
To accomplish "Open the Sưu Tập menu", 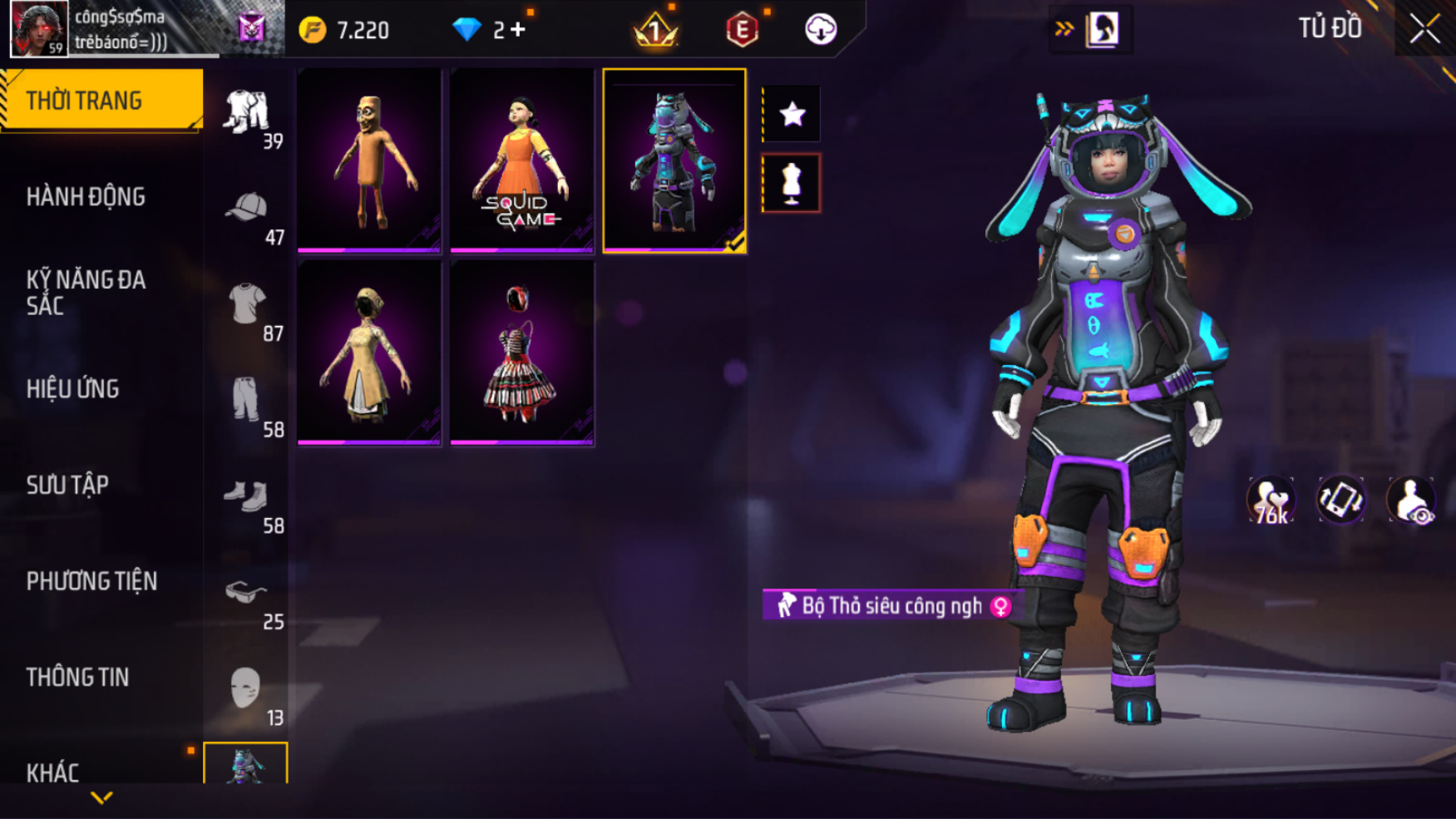I will 67,486.
